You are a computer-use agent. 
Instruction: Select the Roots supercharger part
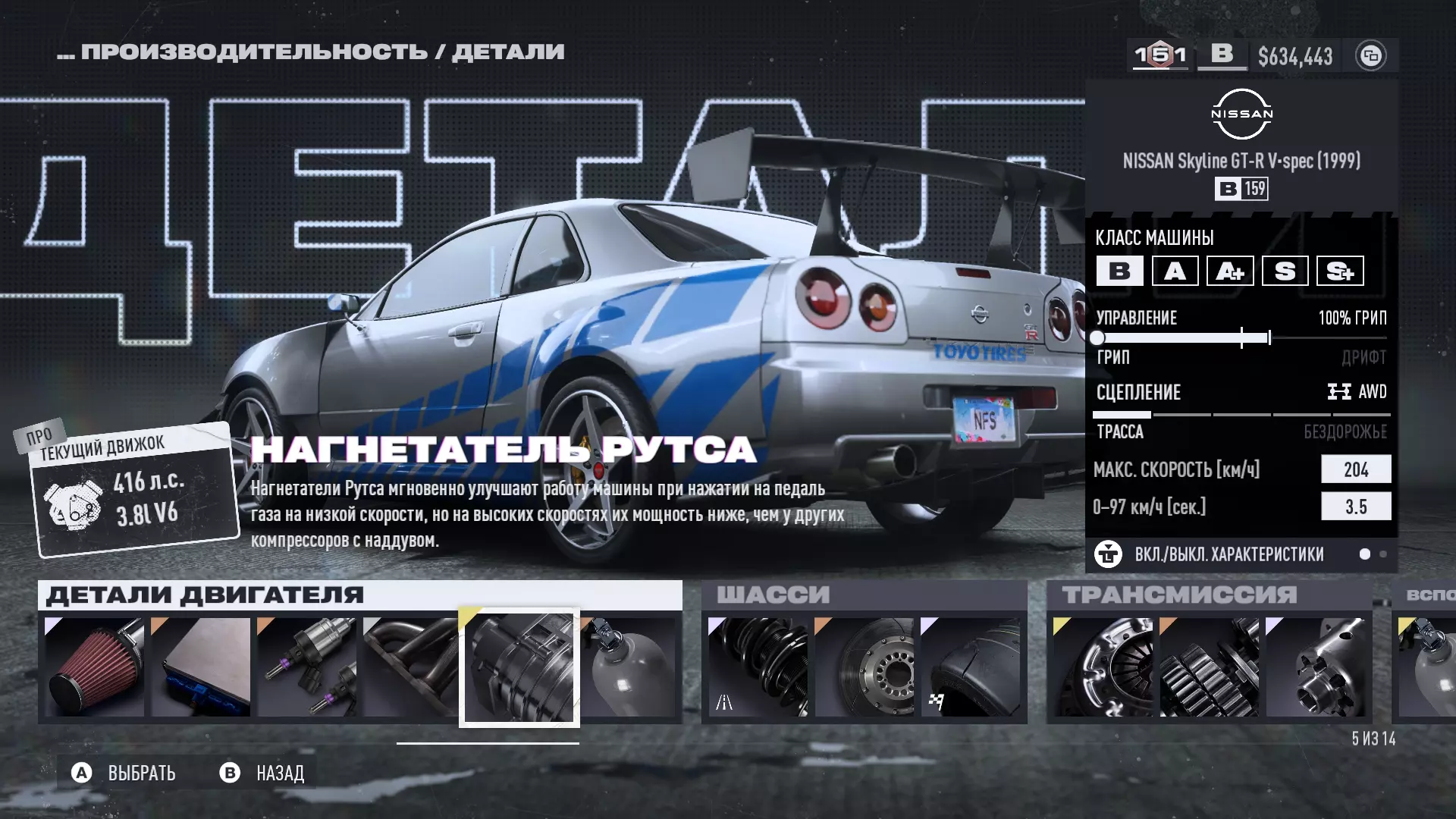[519, 668]
